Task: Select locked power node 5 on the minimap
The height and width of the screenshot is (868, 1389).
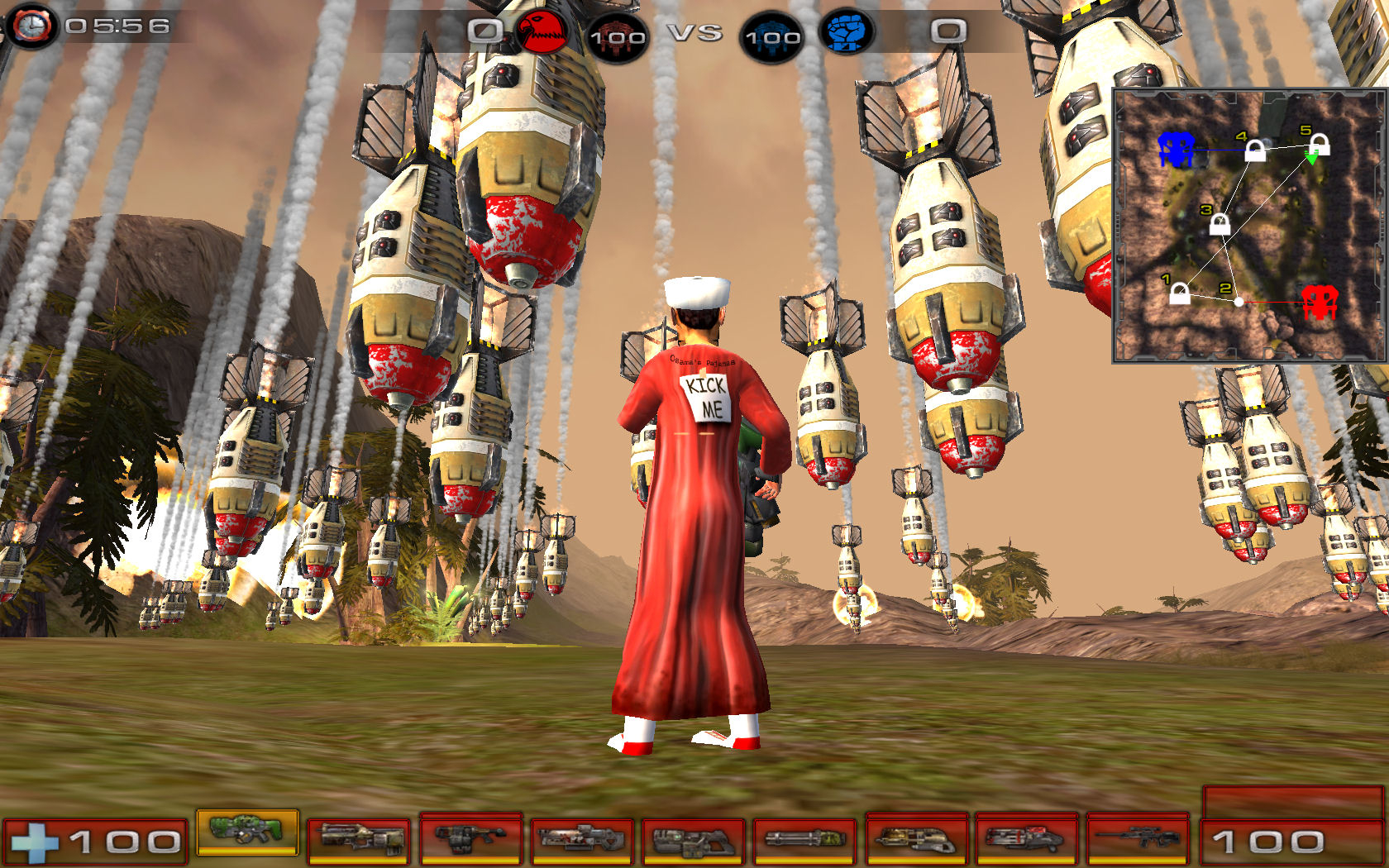Action: [x=1320, y=145]
